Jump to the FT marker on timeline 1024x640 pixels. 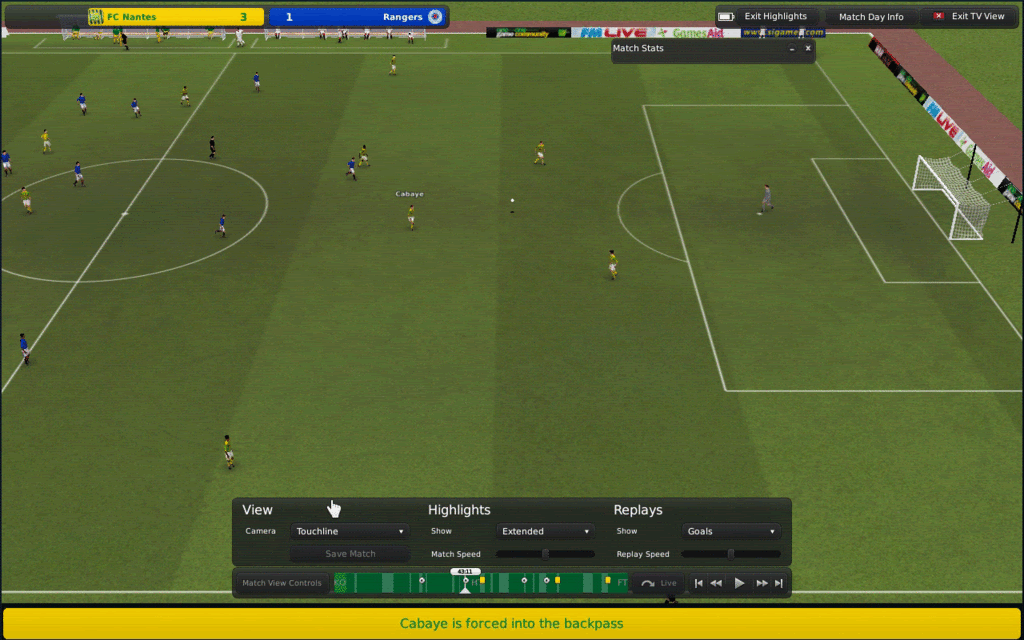click(x=622, y=582)
